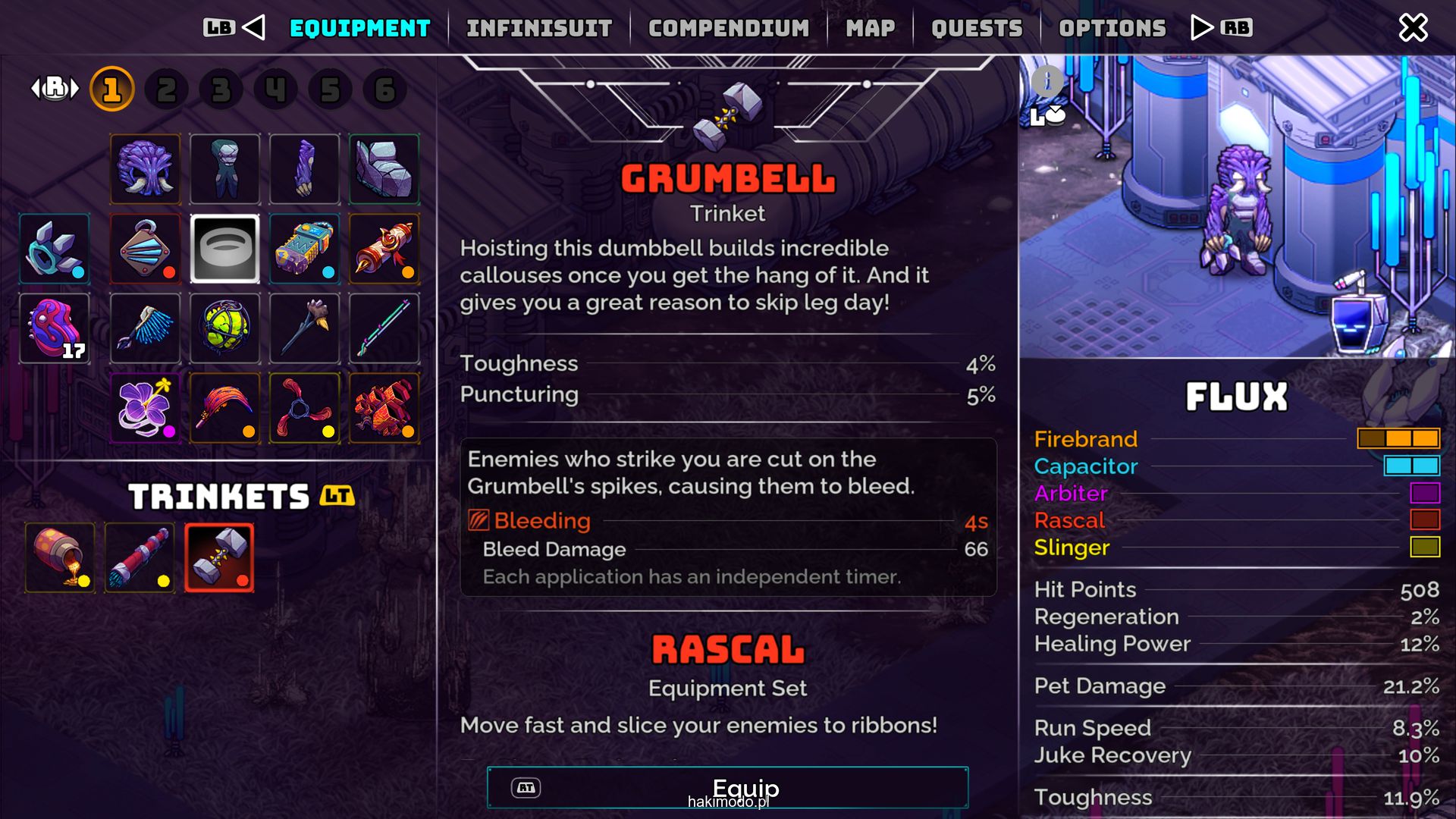Switch to the Infinisuit tab
This screenshot has height=819, width=1456.
click(x=538, y=28)
